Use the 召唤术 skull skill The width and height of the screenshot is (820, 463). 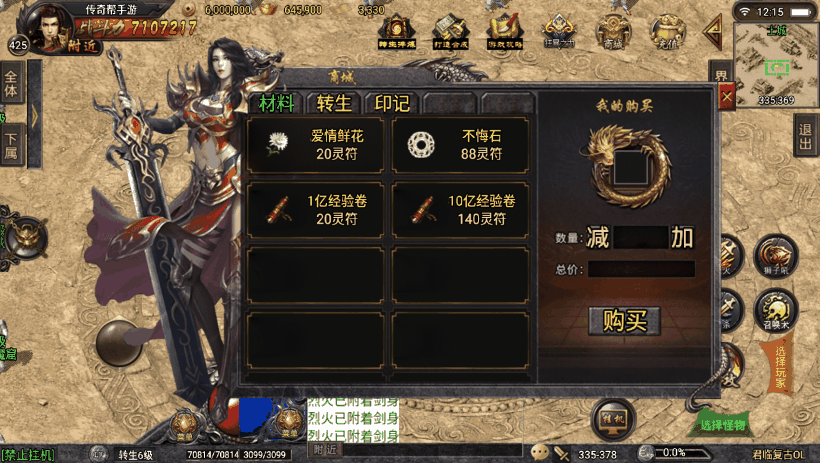click(775, 308)
